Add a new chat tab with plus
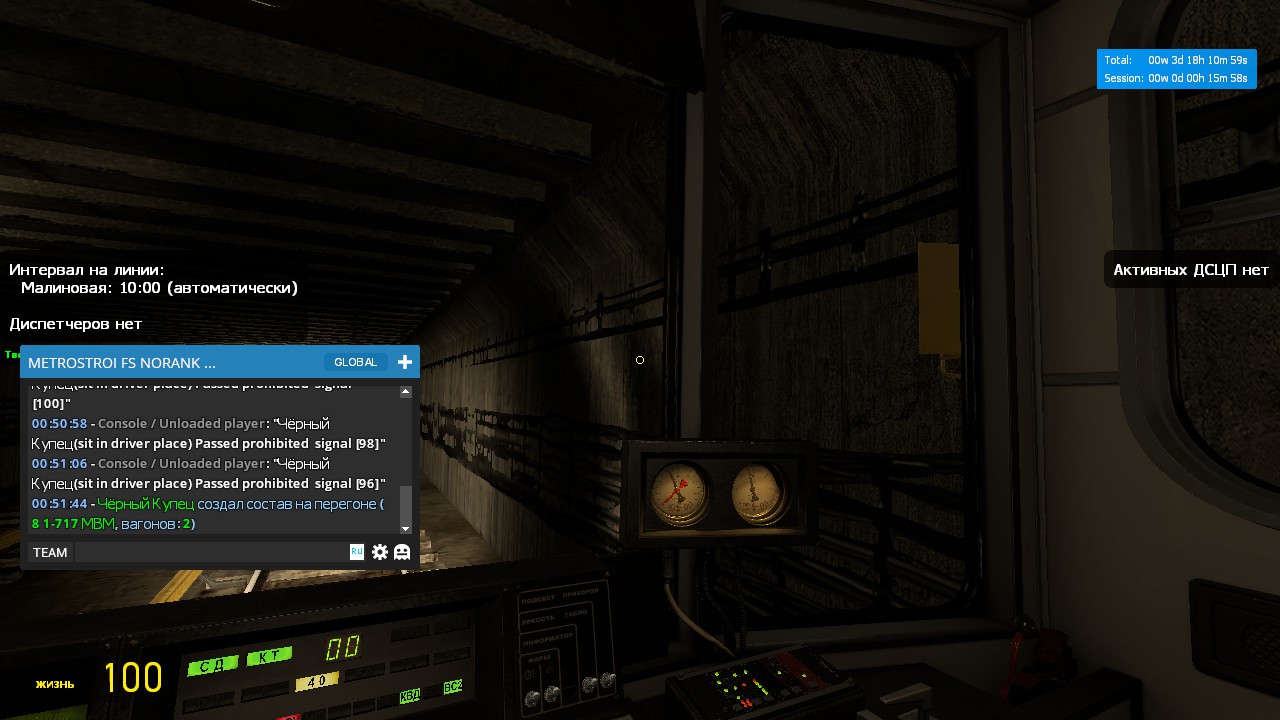 [405, 362]
